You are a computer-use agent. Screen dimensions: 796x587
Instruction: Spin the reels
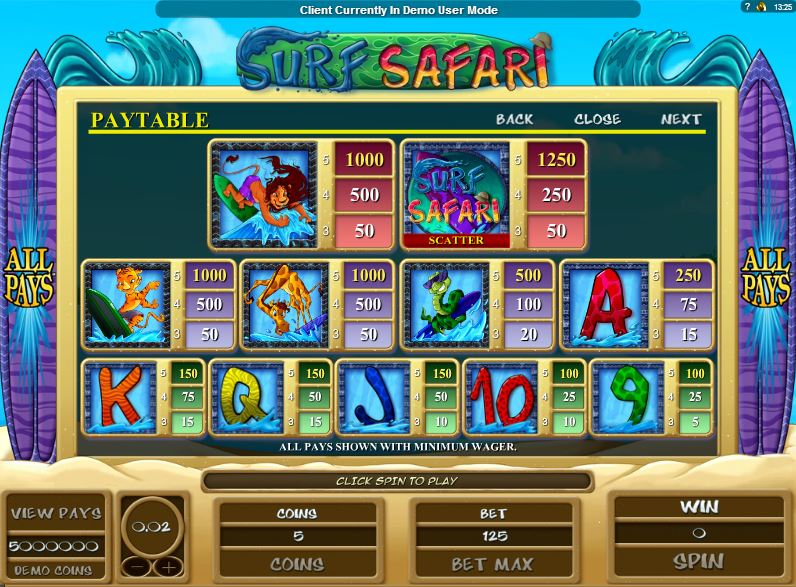(x=698, y=561)
